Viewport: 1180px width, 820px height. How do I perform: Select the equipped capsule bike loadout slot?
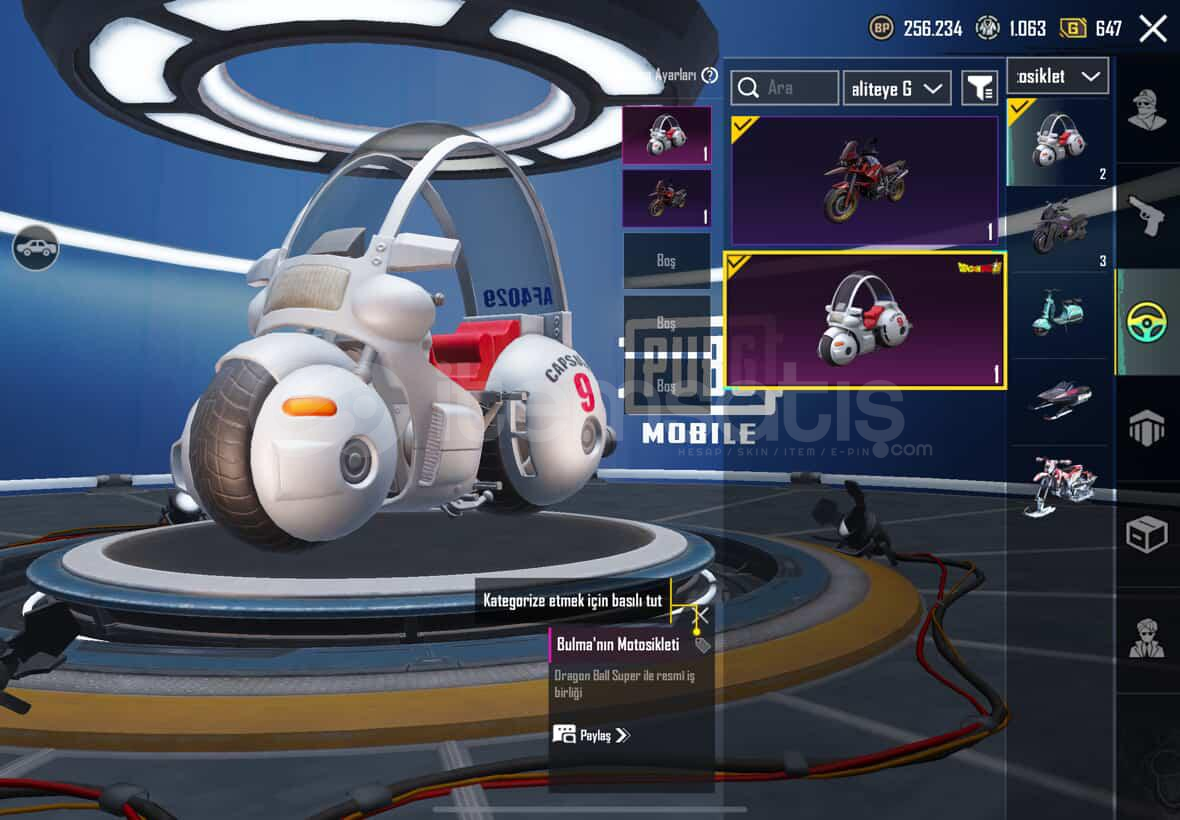point(666,135)
